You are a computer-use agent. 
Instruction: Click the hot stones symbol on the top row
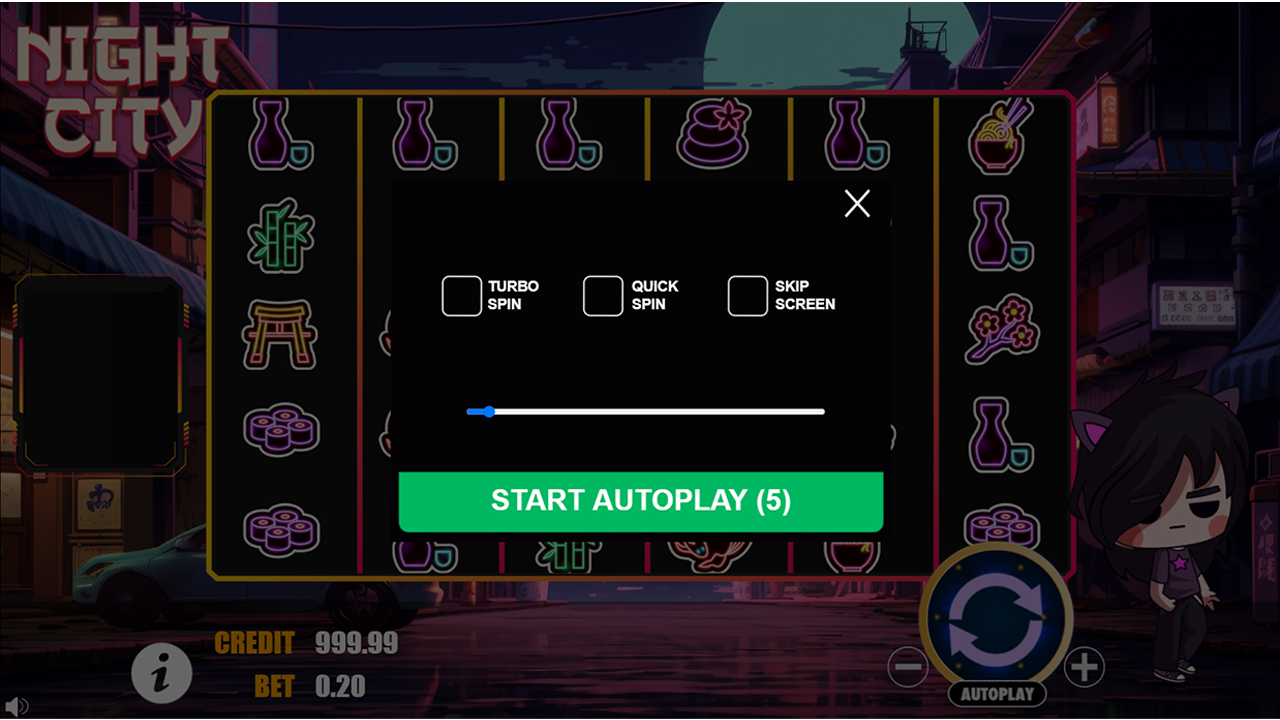[x=714, y=131]
